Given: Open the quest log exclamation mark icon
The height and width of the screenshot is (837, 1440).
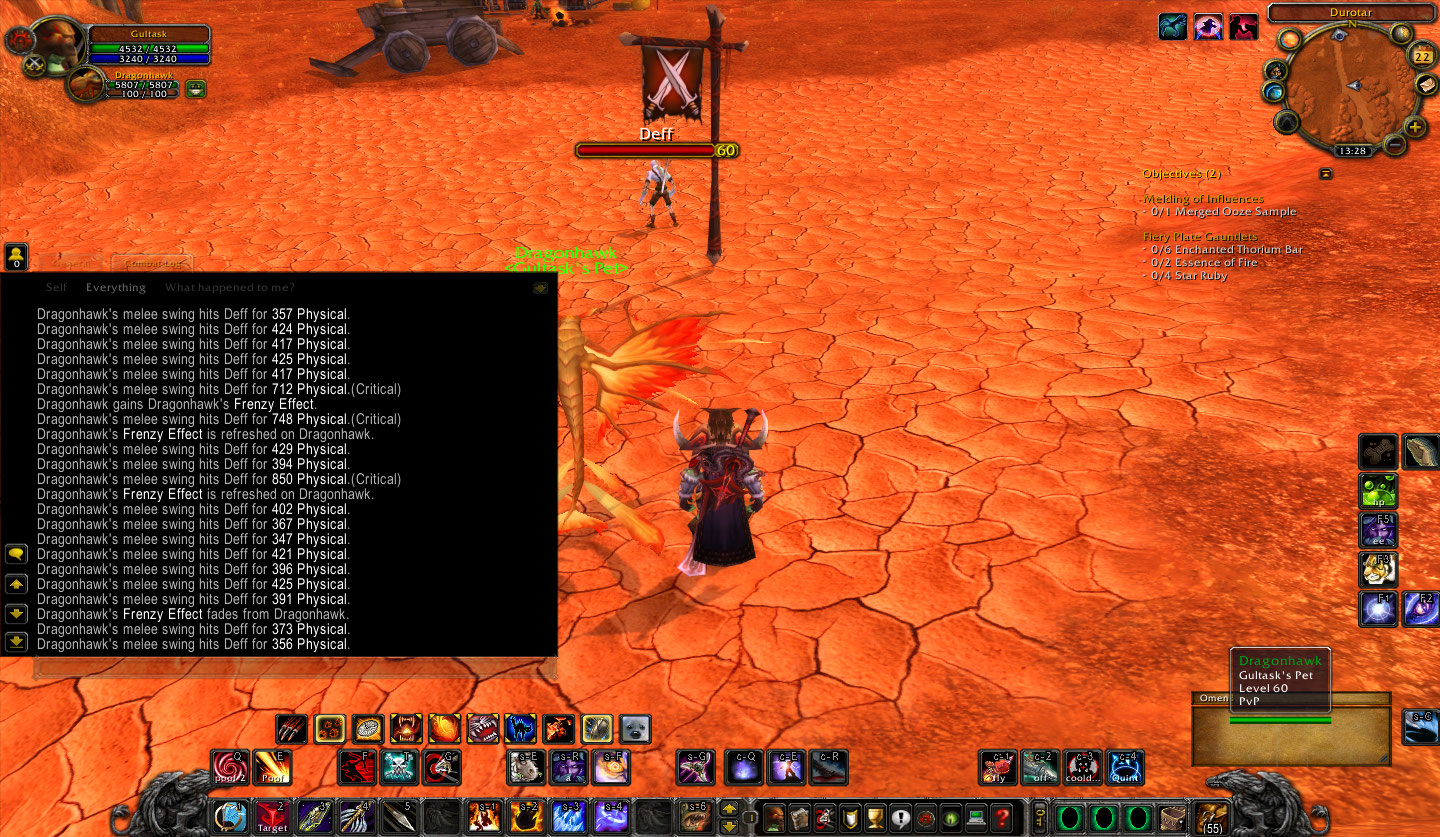Looking at the screenshot, I should [x=900, y=818].
